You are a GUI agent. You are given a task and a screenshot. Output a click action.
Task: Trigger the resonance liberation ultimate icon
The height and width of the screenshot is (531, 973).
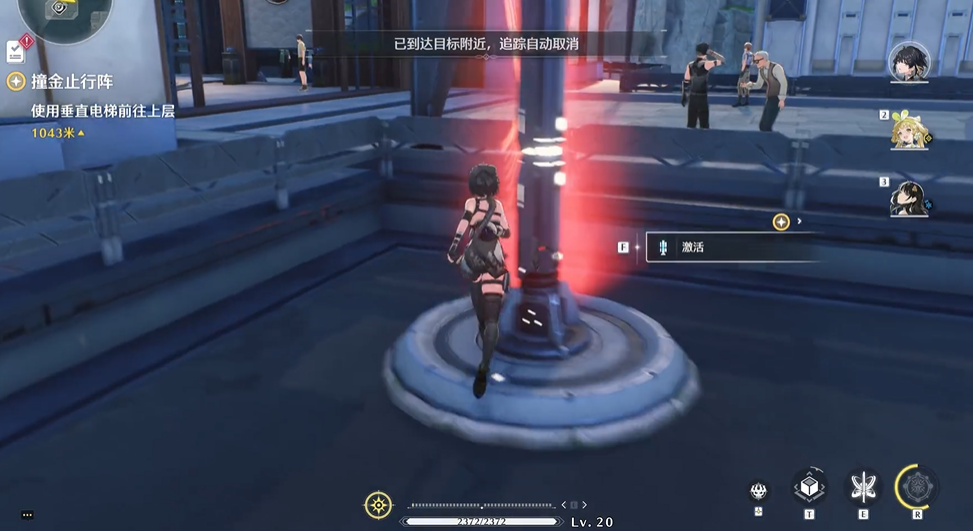tap(917, 486)
